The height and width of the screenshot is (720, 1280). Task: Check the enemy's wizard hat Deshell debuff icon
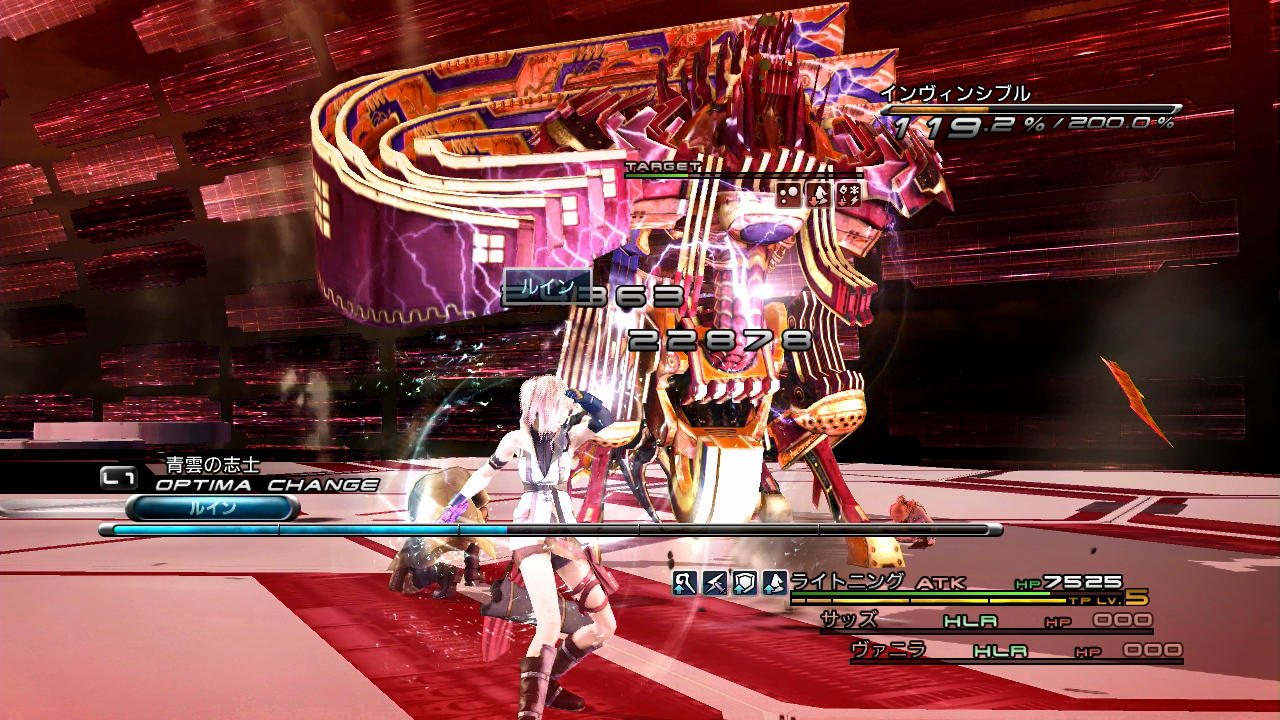[x=819, y=195]
